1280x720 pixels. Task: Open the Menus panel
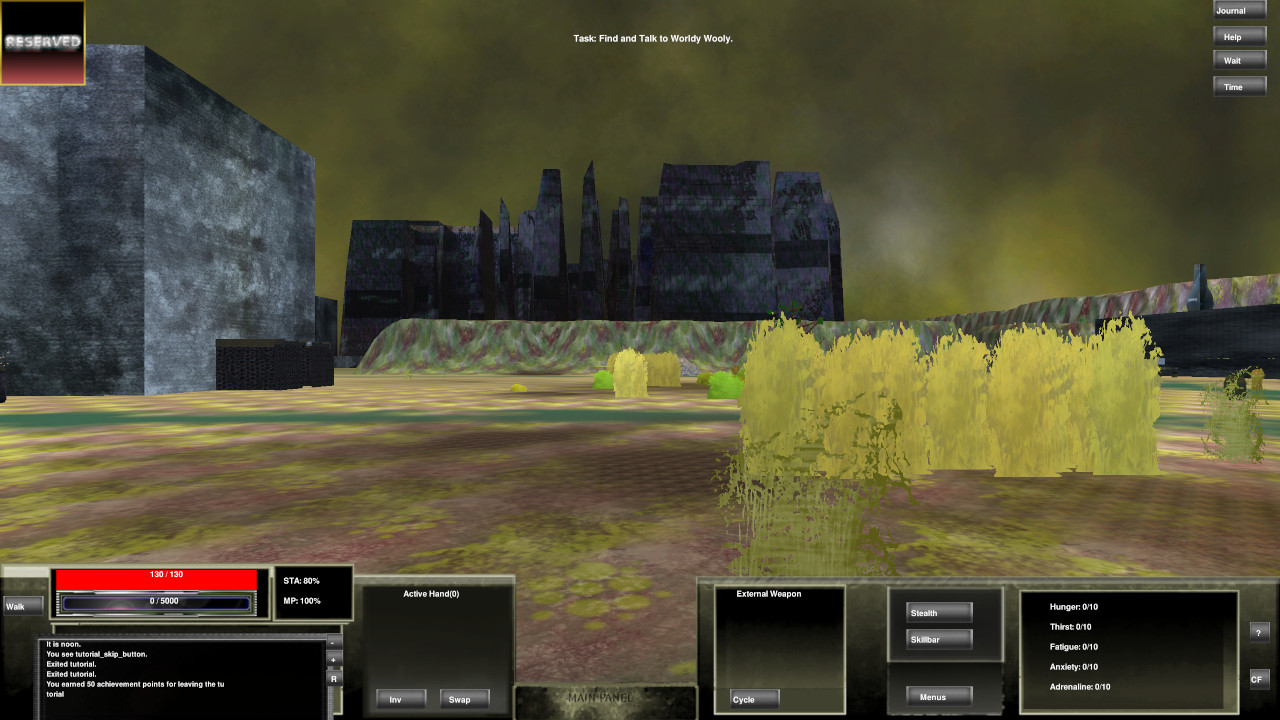coord(937,696)
